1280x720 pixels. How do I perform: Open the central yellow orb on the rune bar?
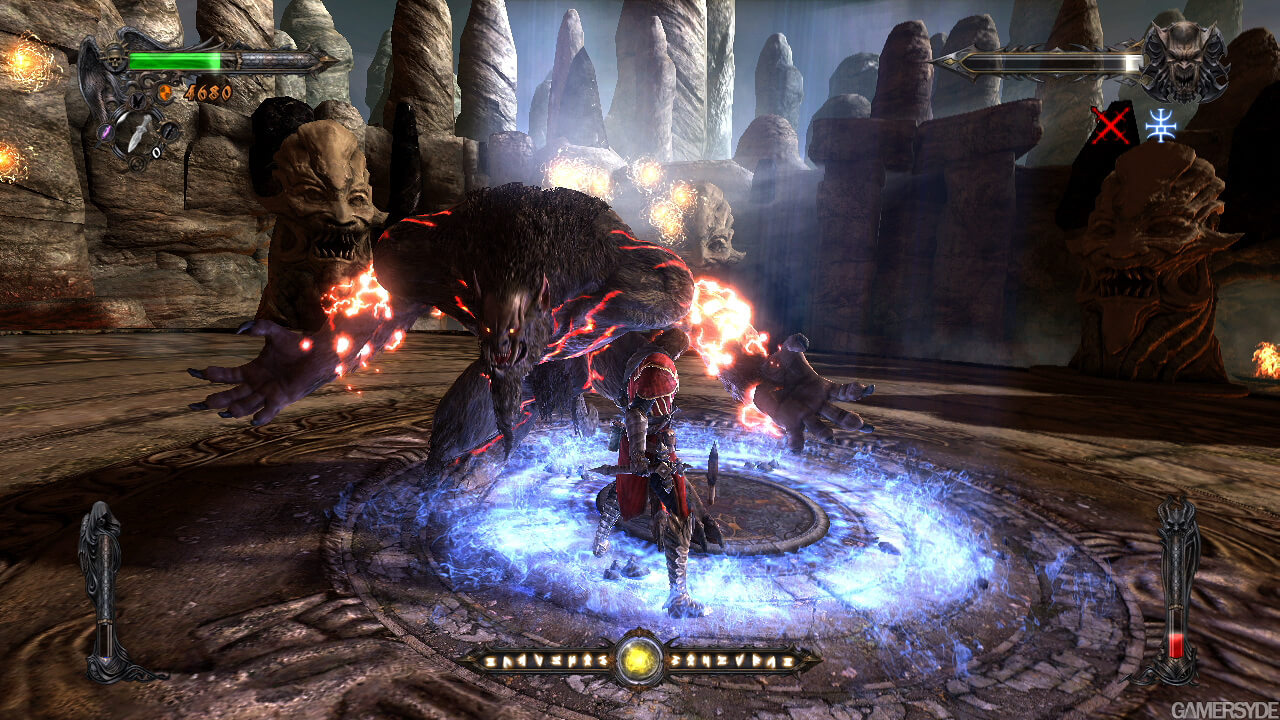point(640,660)
